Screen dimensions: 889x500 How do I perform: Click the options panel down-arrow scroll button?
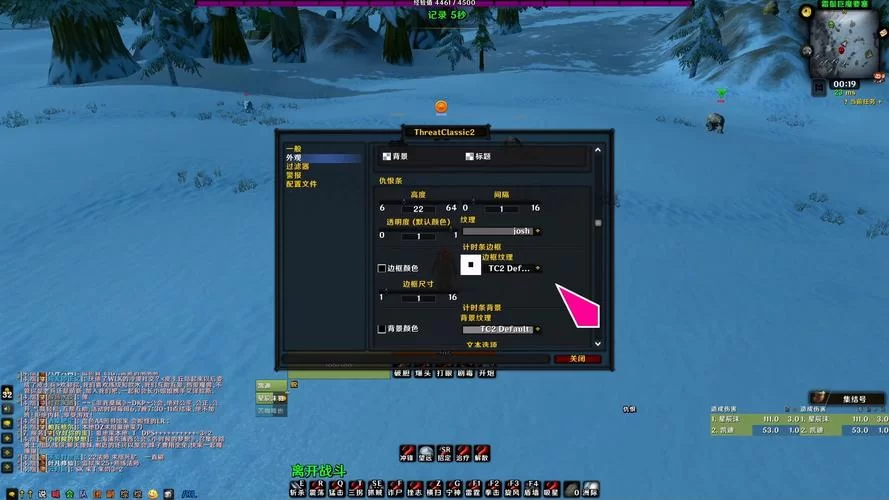(x=598, y=343)
